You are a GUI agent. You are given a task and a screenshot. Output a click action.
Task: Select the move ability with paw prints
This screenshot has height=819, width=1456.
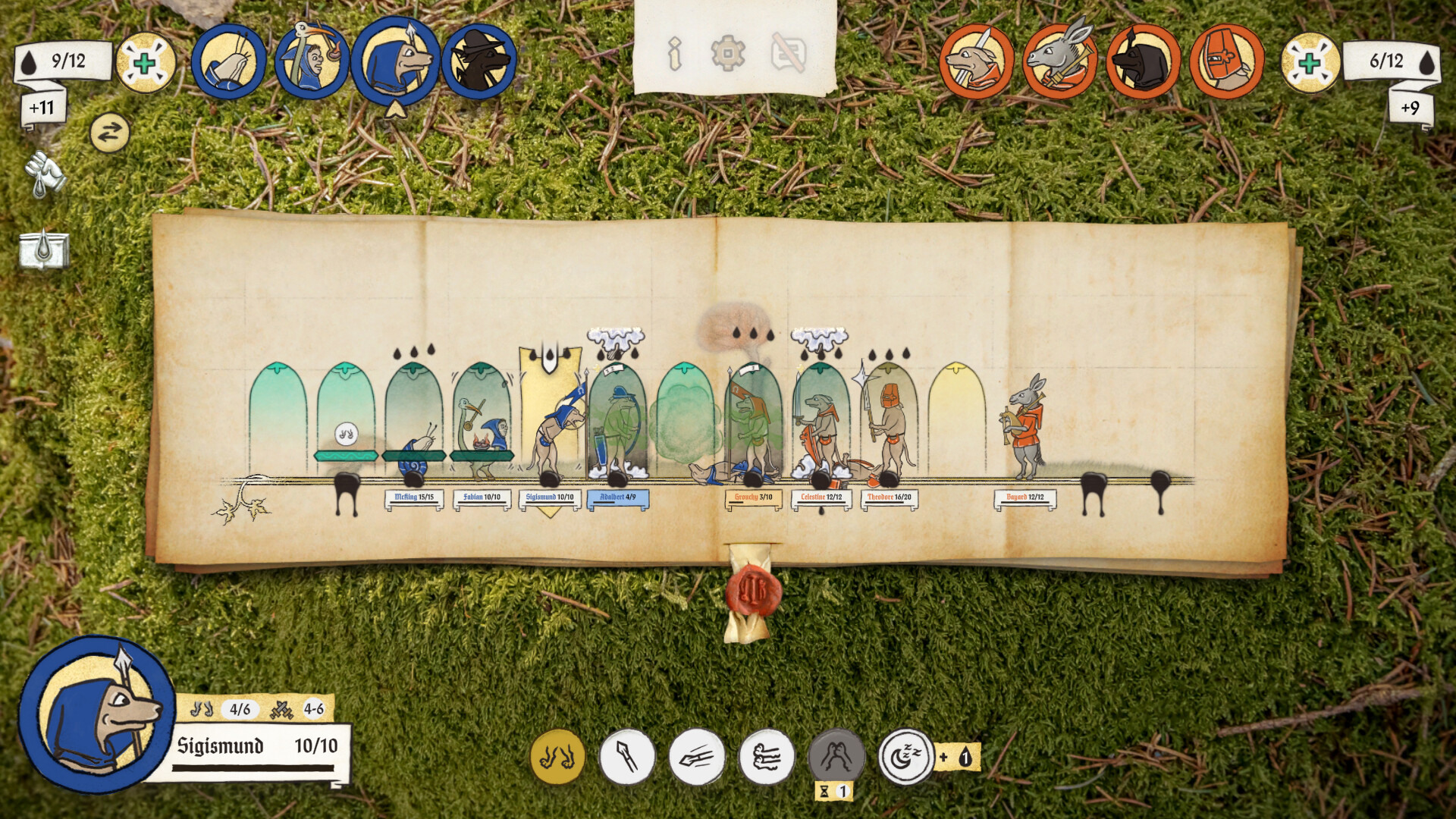(557, 757)
